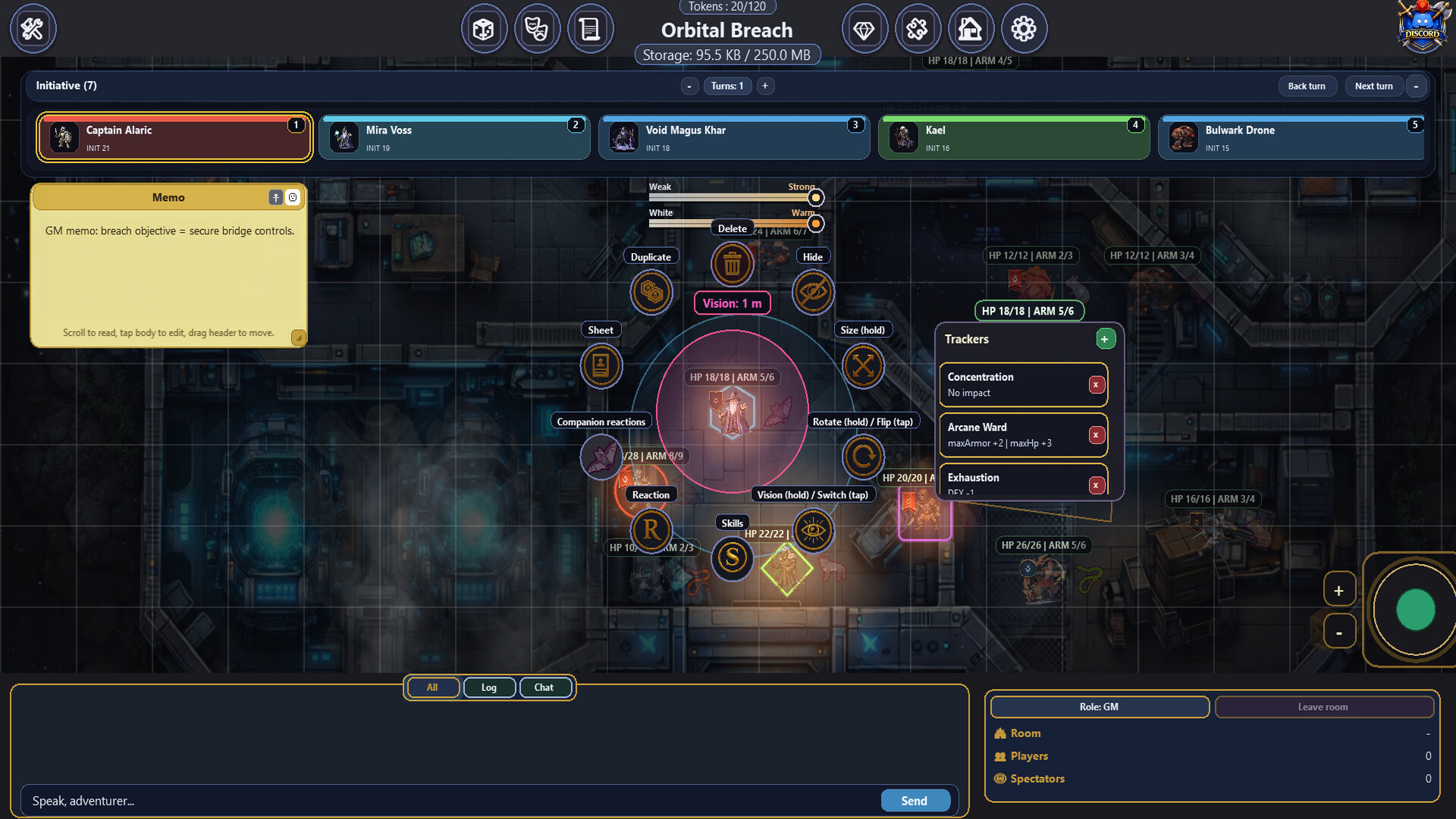This screenshot has width=1456, height=819.
Task: Hide the token with the eye icon
Action: [x=813, y=292]
